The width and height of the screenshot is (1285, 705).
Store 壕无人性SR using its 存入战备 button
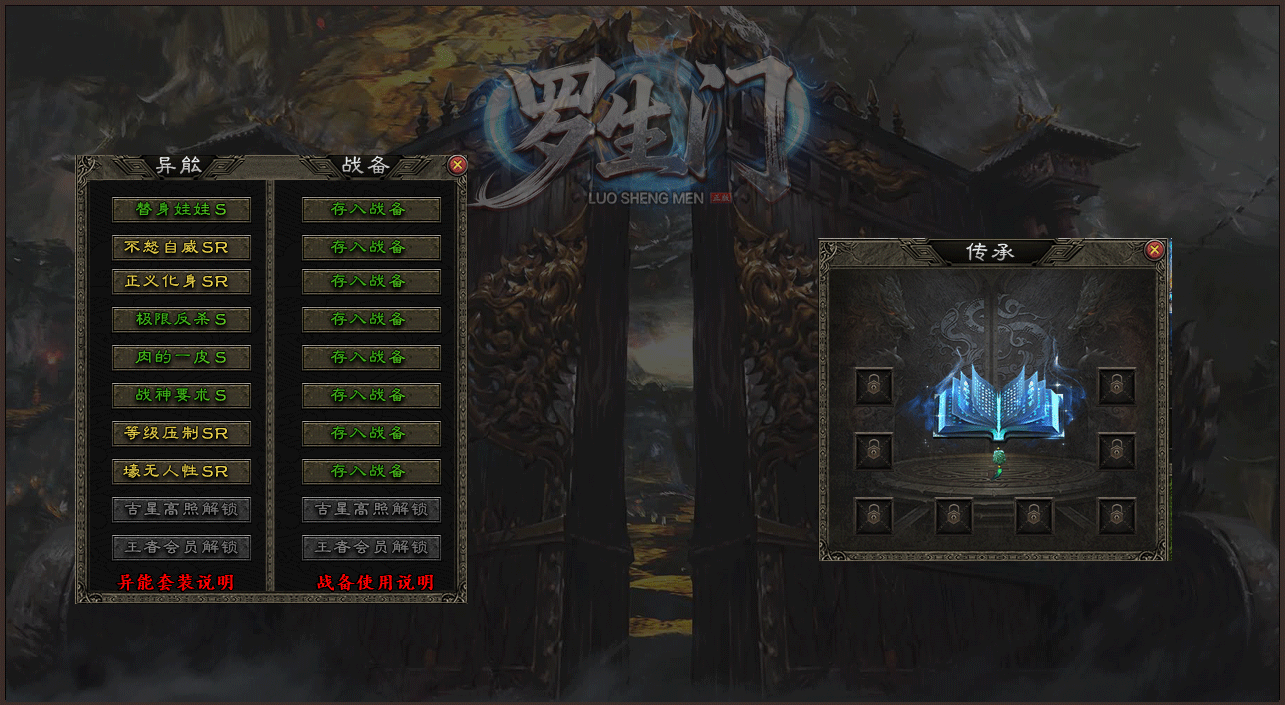(x=371, y=472)
